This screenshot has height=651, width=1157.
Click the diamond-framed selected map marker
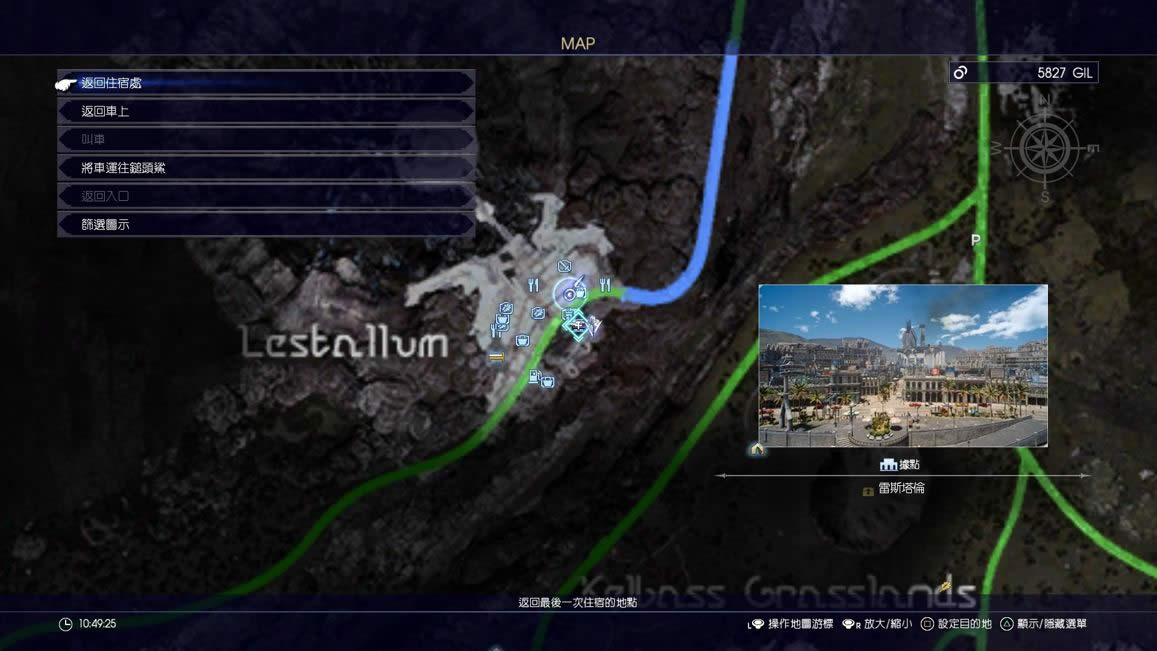[x=577, y=324]
